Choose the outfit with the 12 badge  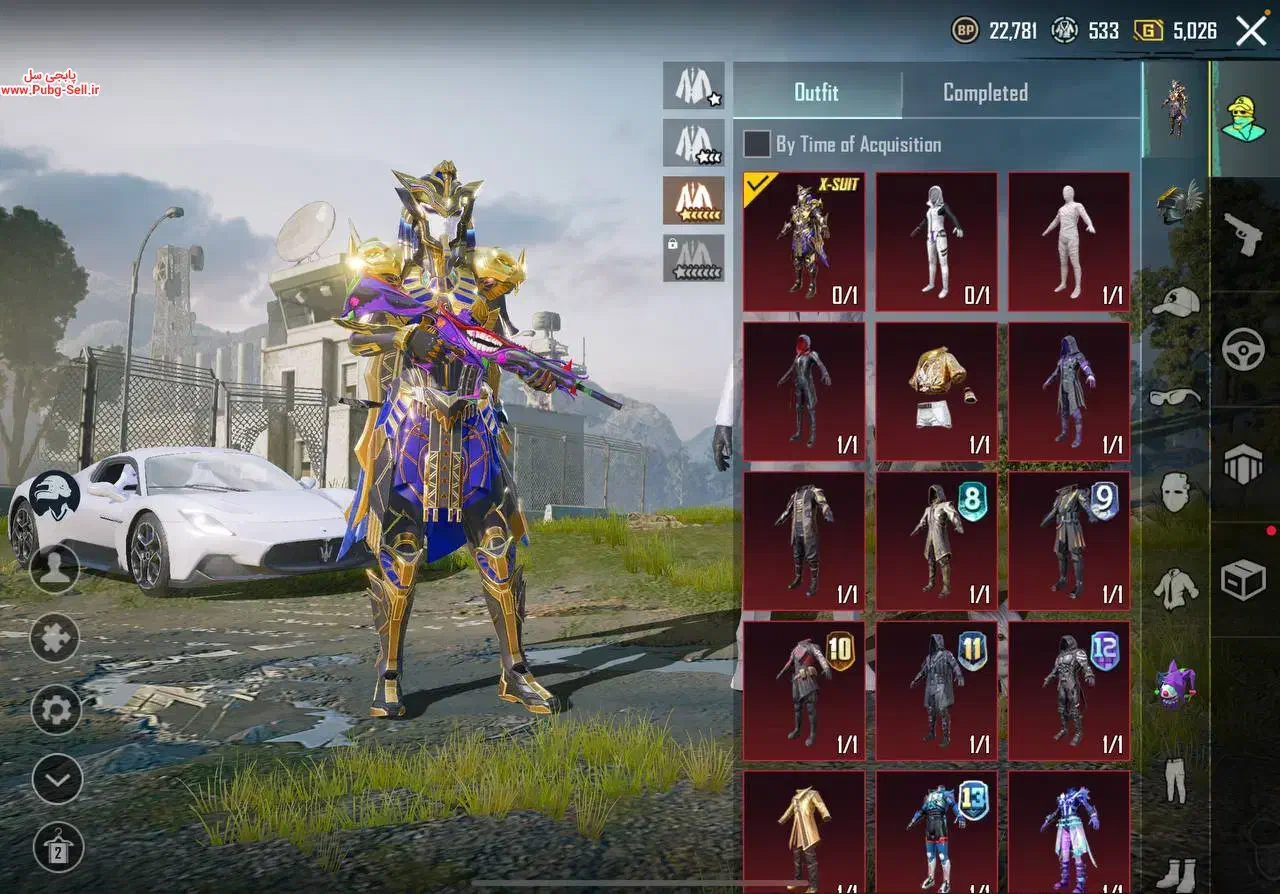tap(1069, 691)
